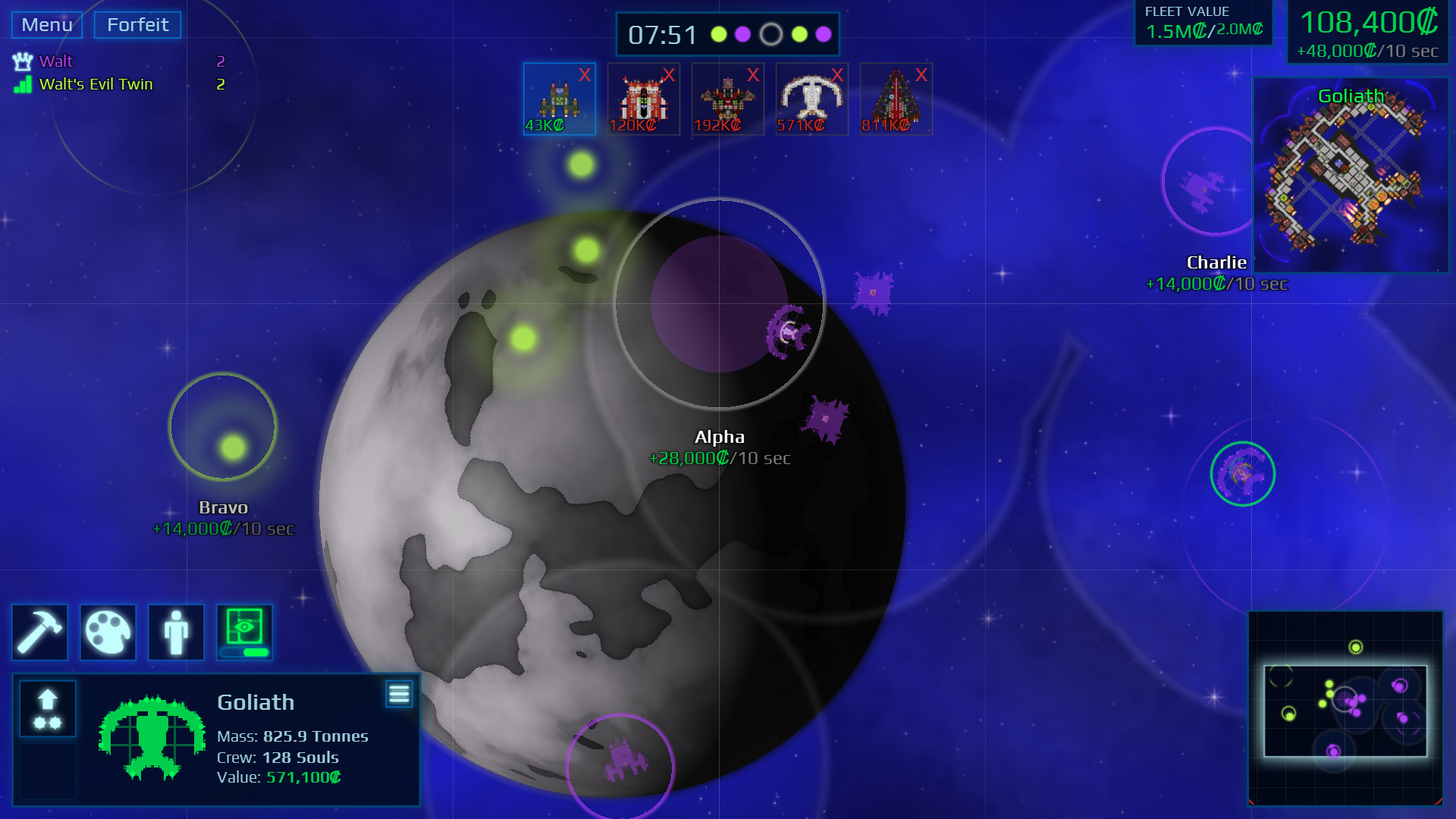The width and height of the screenshot is (1456, 819).
Task: Switch to the selected 43K ship tab
Action: pyautogui.click(x=559, y=99)
